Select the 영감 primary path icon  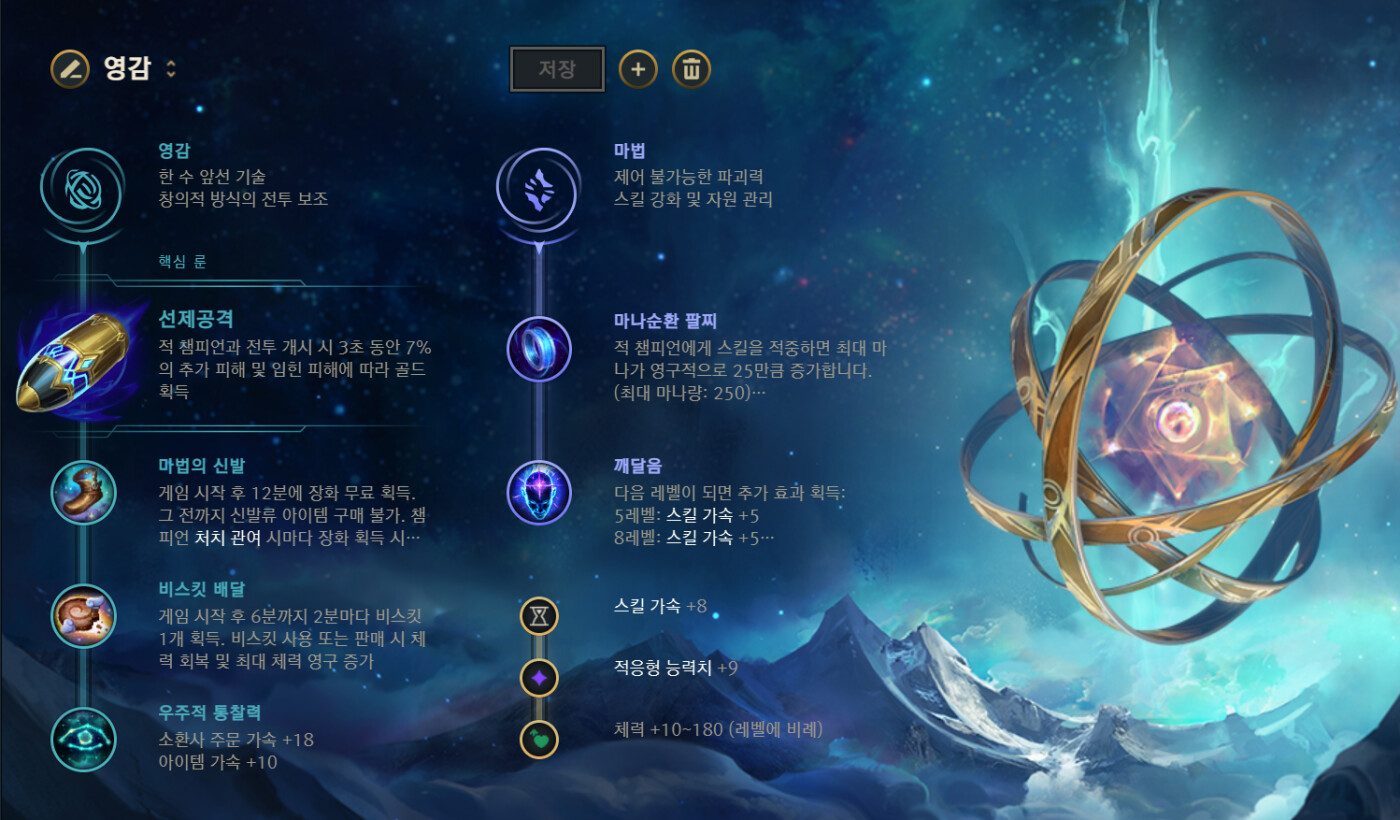pyautogui.click(x=83, y=188)
